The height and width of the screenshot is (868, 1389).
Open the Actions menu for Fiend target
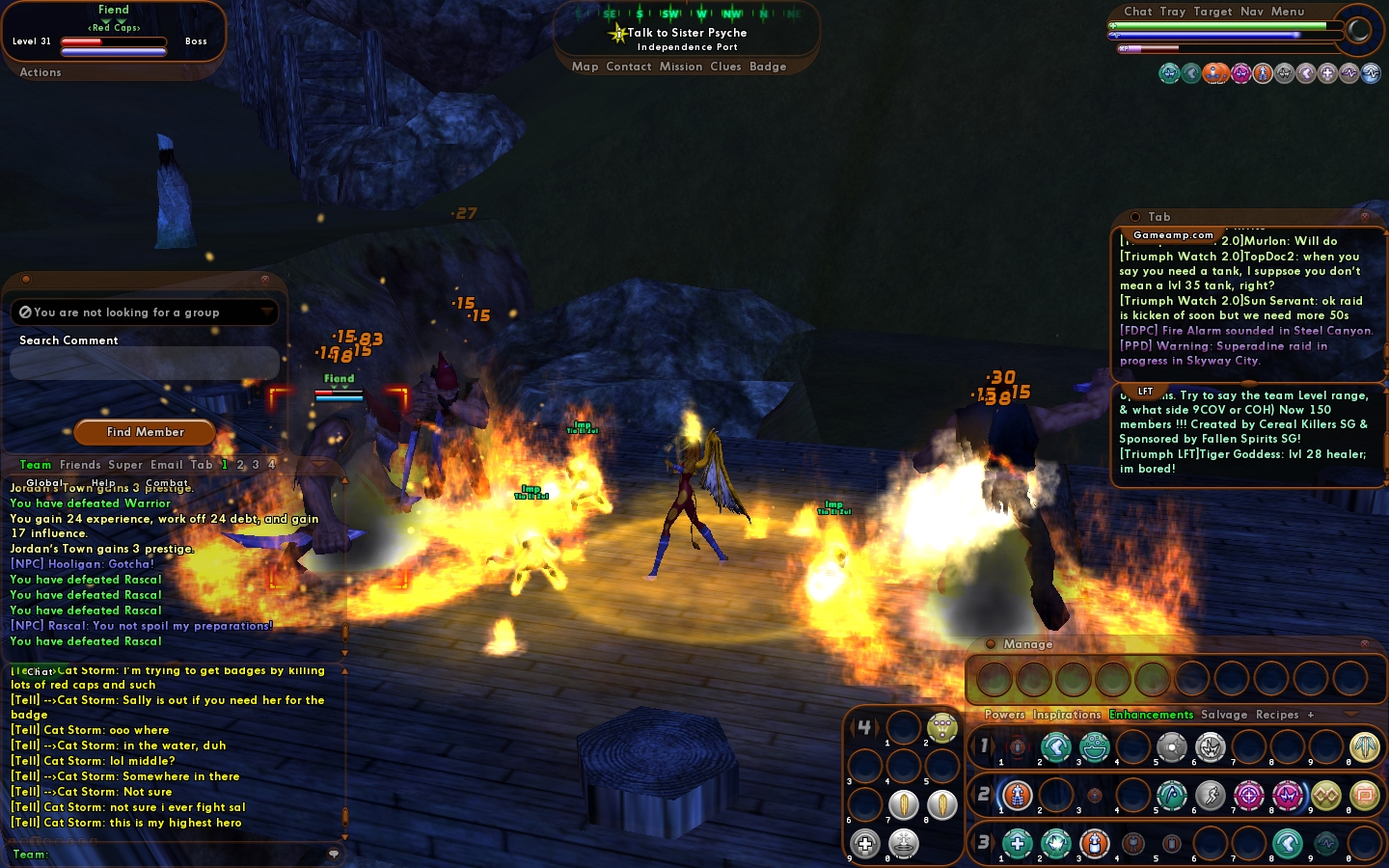coord(41,72)
